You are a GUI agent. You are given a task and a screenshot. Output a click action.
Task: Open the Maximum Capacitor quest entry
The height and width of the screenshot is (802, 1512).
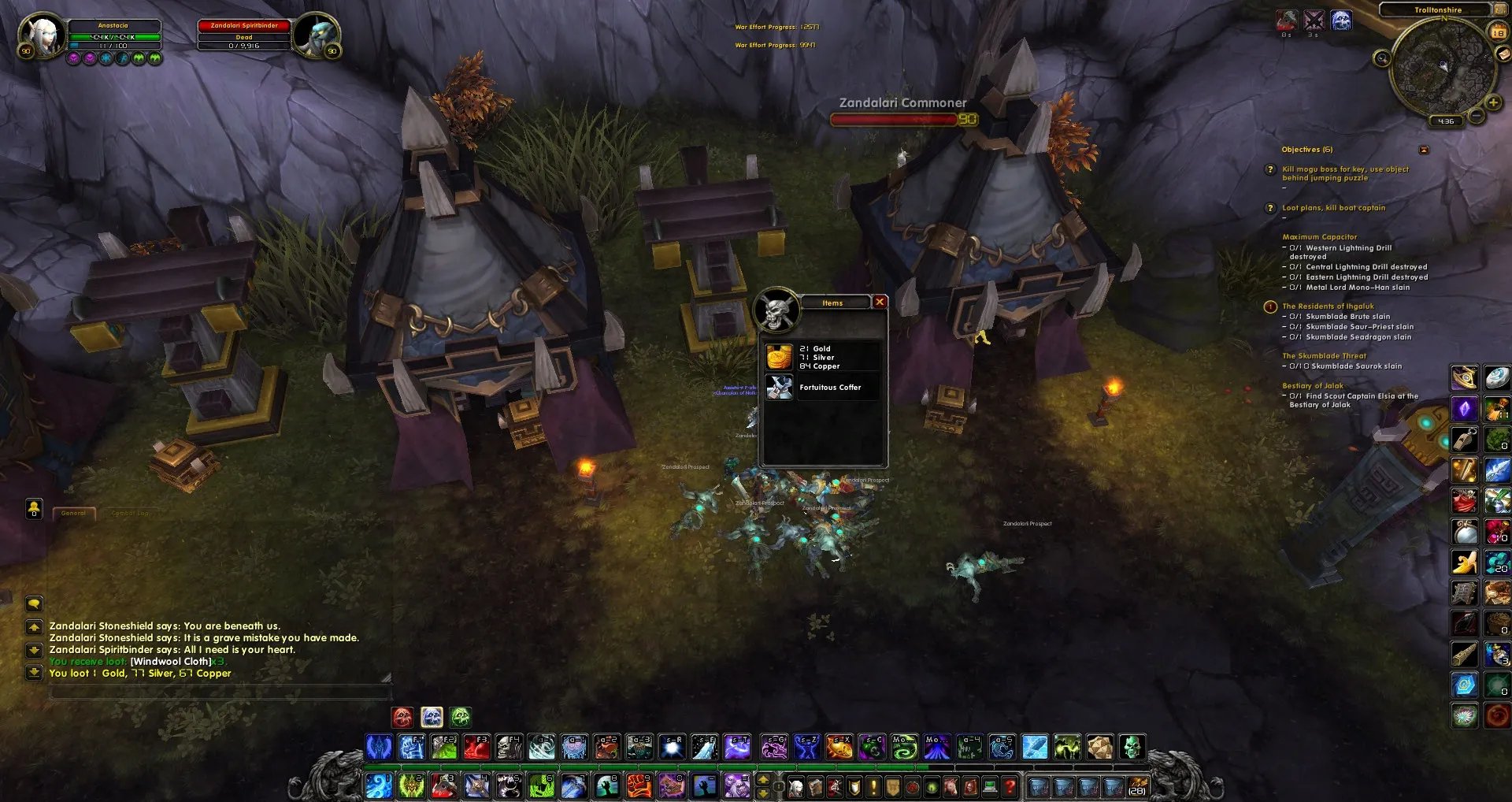(x=1319, y=237)
